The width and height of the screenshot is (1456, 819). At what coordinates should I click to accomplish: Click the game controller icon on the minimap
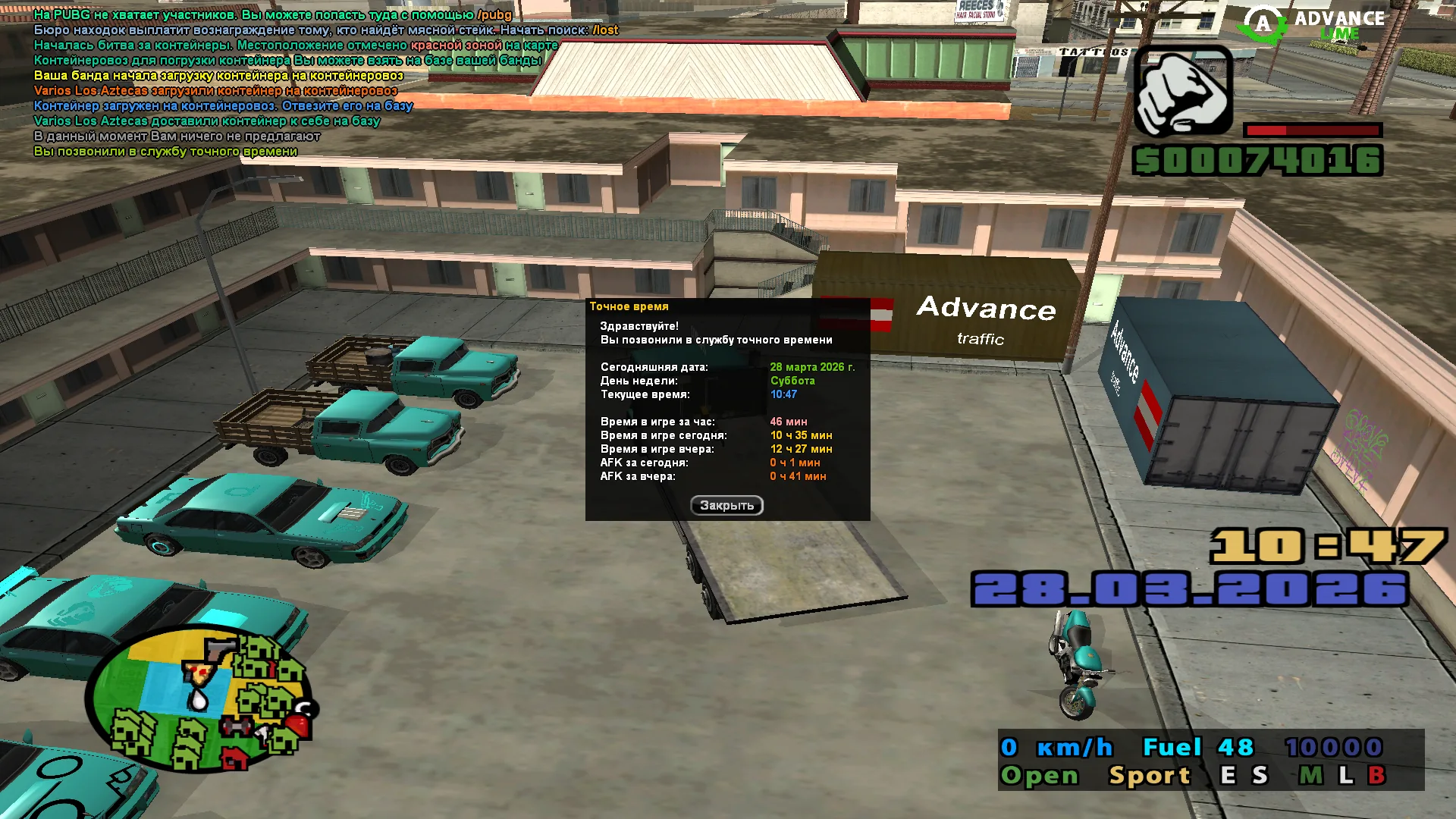[235, 726]
